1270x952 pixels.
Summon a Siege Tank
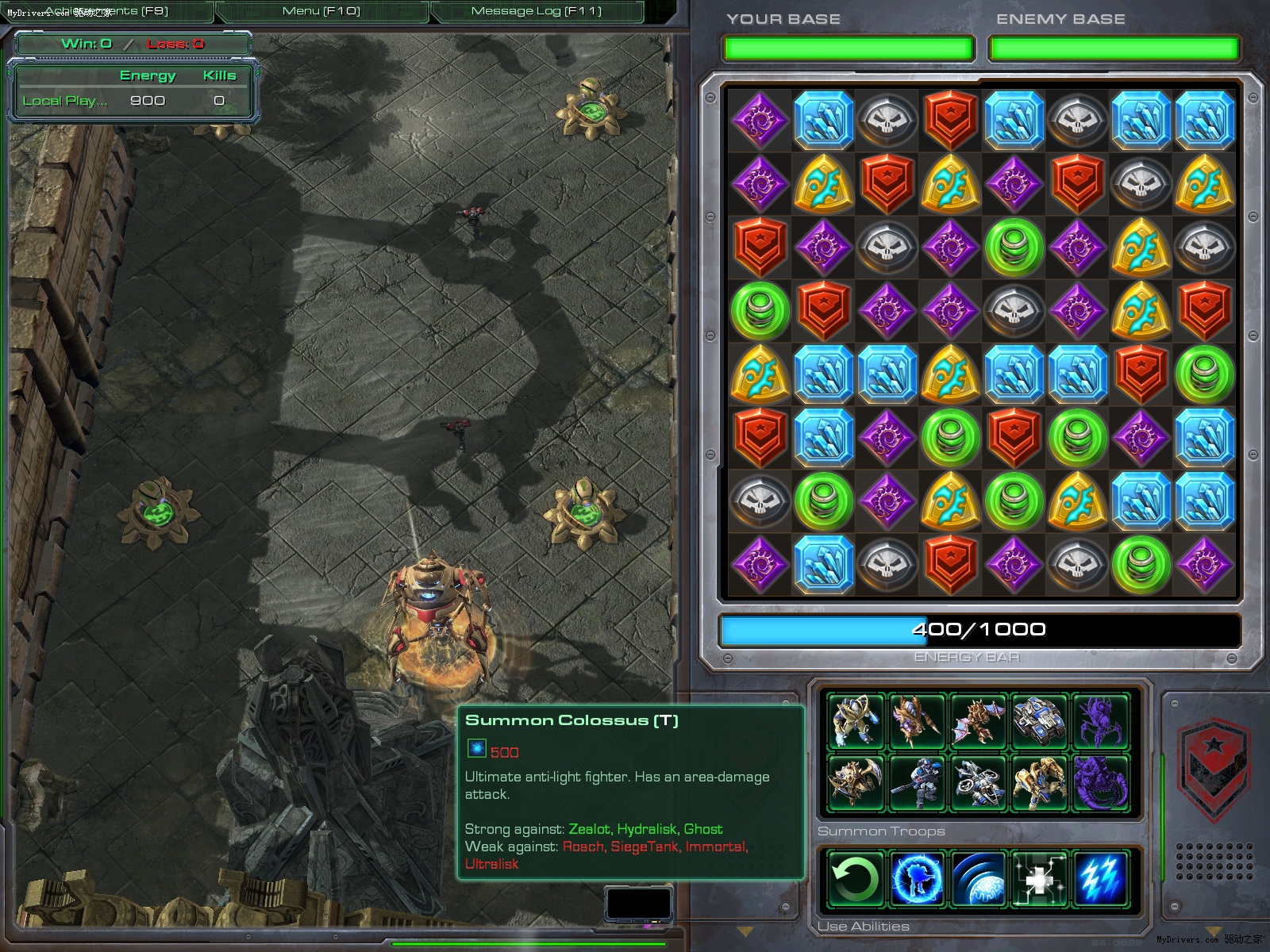pos(1039,721)
